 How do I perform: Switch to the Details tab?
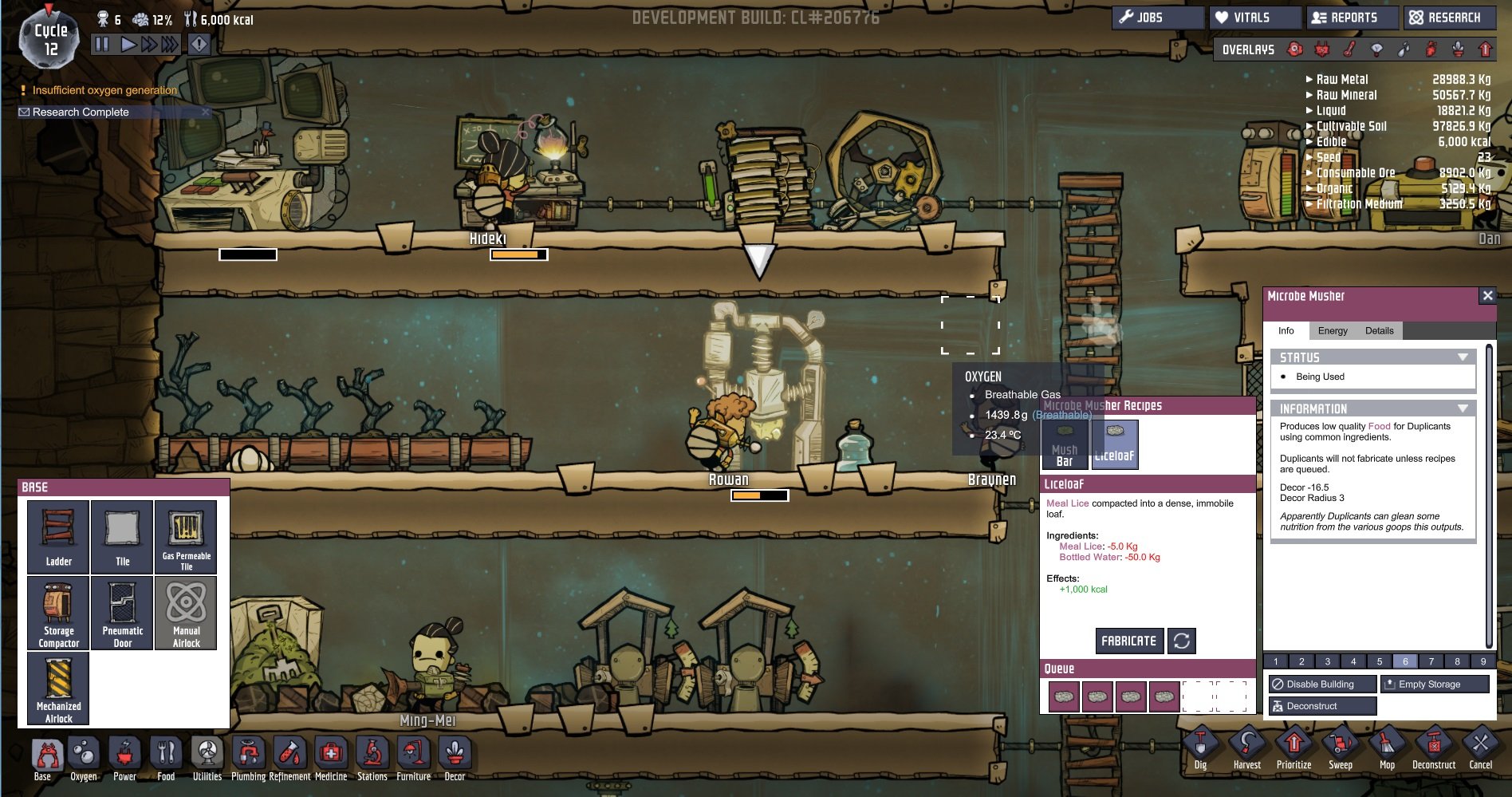click(x=1379, y=331)
